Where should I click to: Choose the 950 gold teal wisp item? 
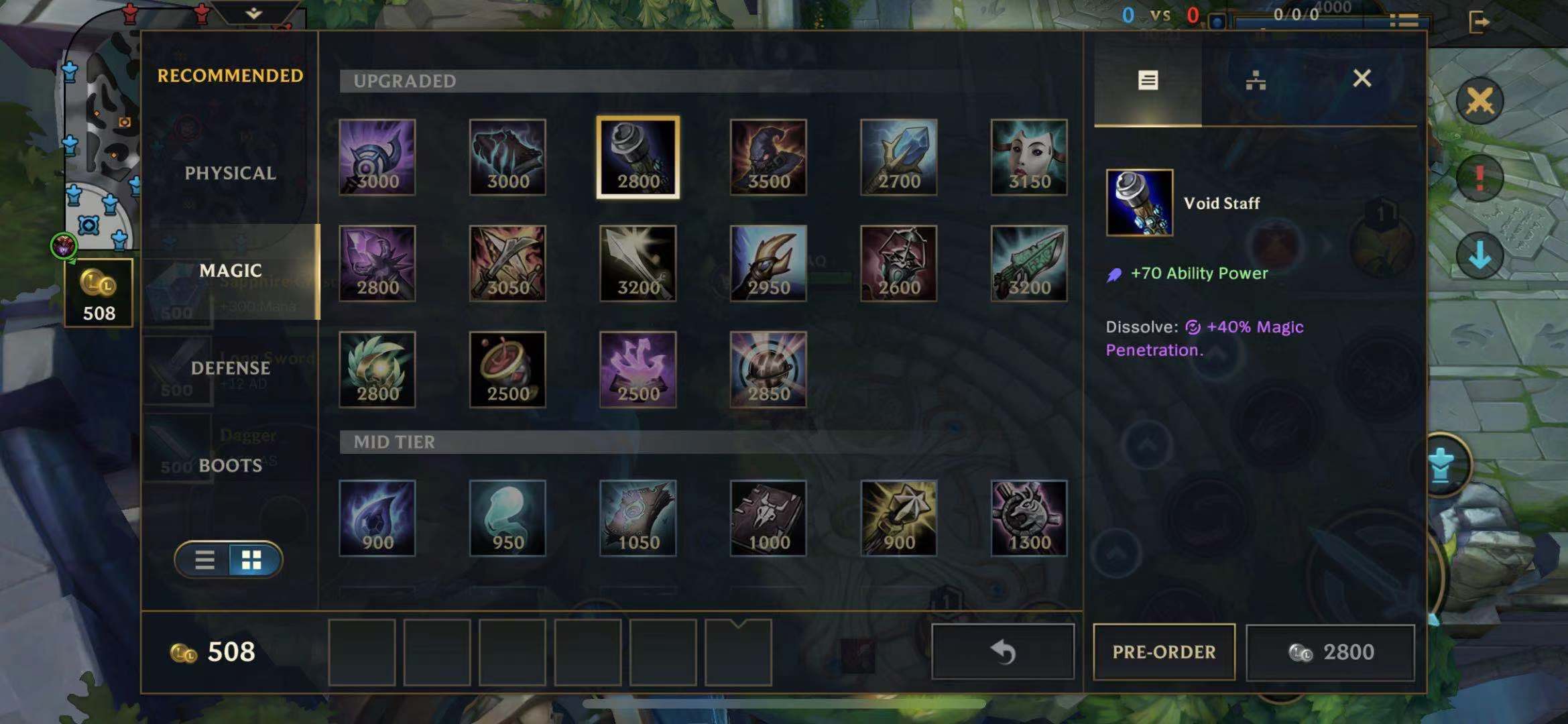[507, 518]
